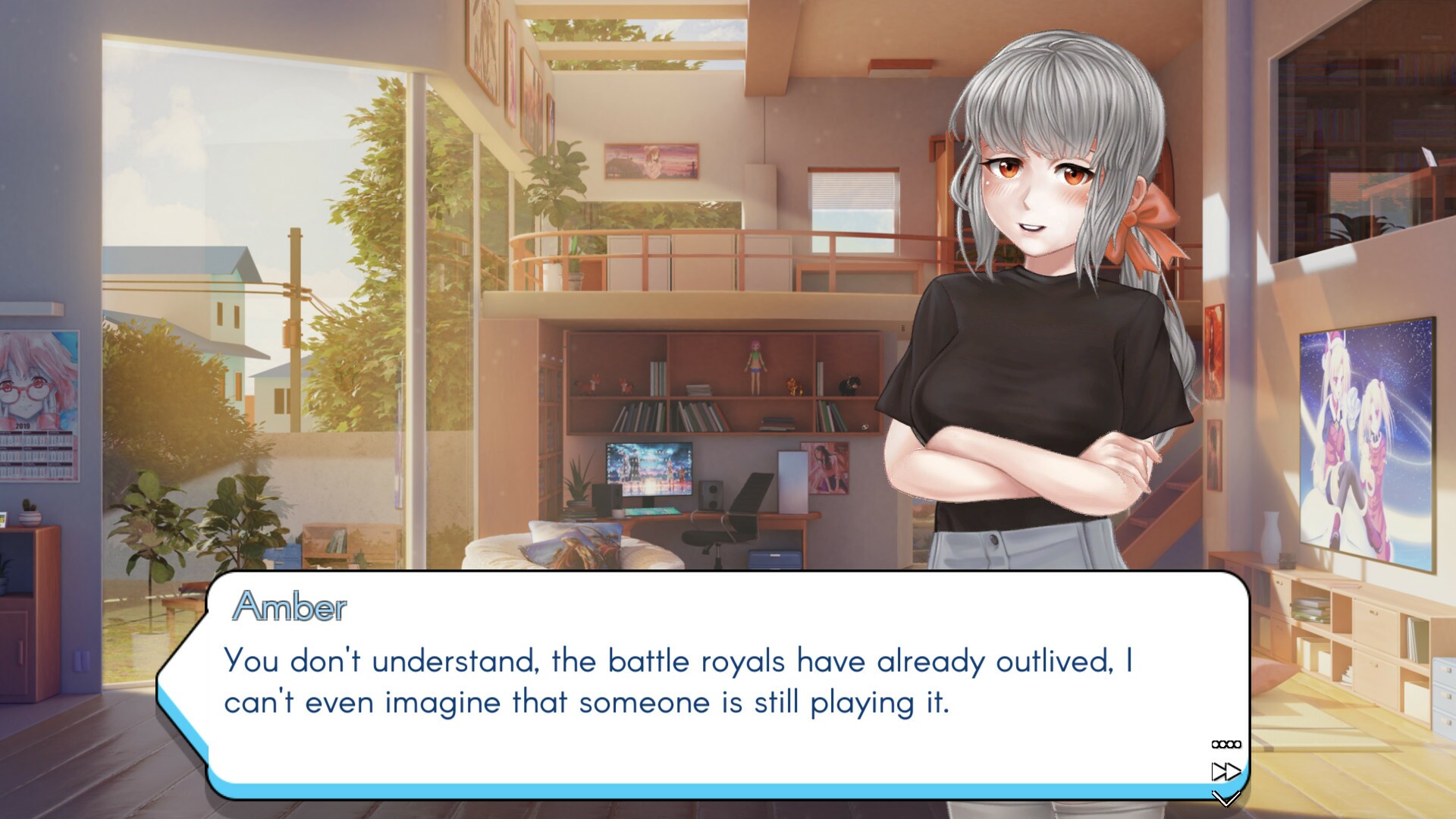1456x819 pixels.
Task: Click the window overlooking the street
Action: tap(250, 303)
